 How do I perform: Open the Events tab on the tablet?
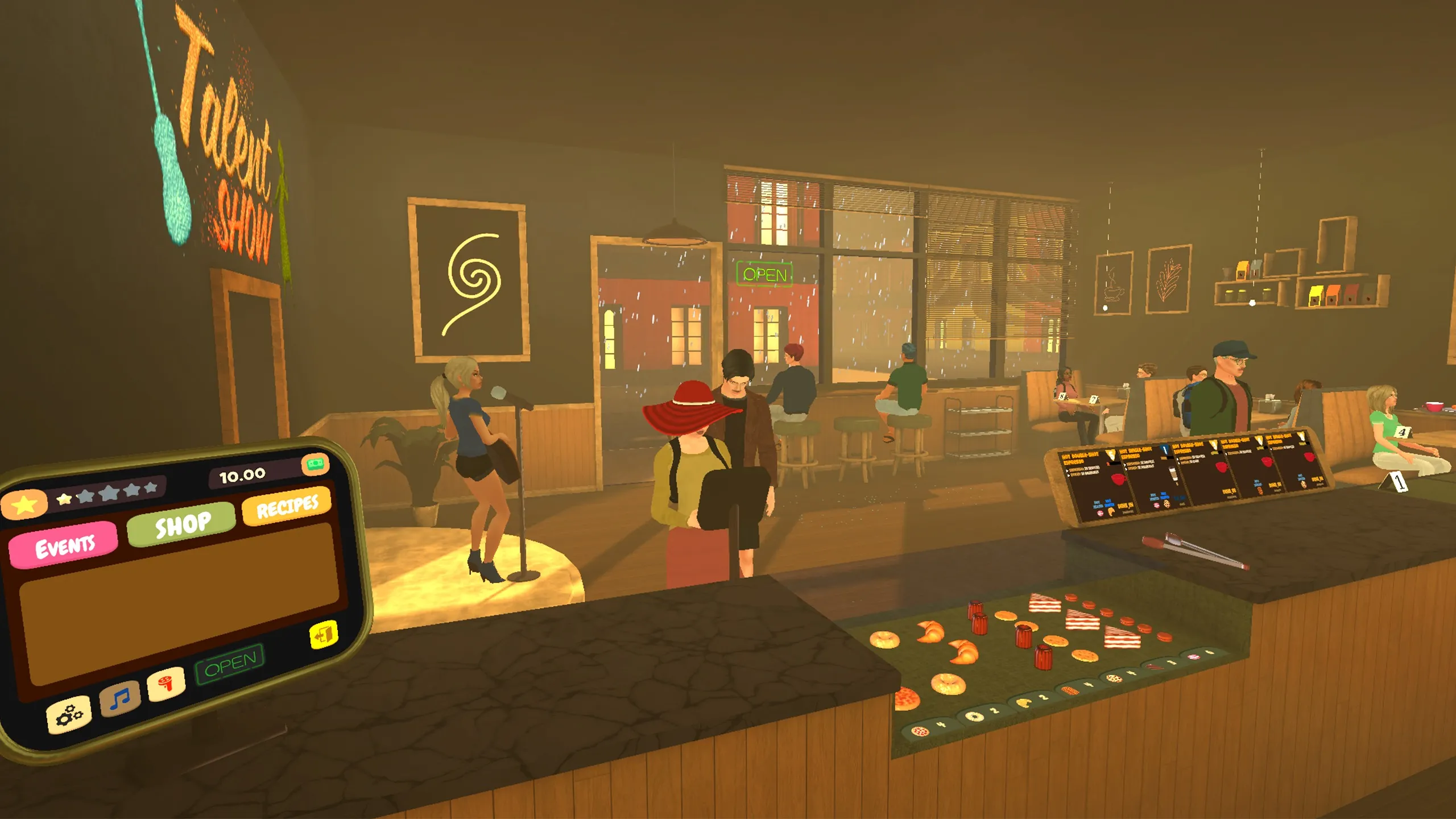[64, 545]
